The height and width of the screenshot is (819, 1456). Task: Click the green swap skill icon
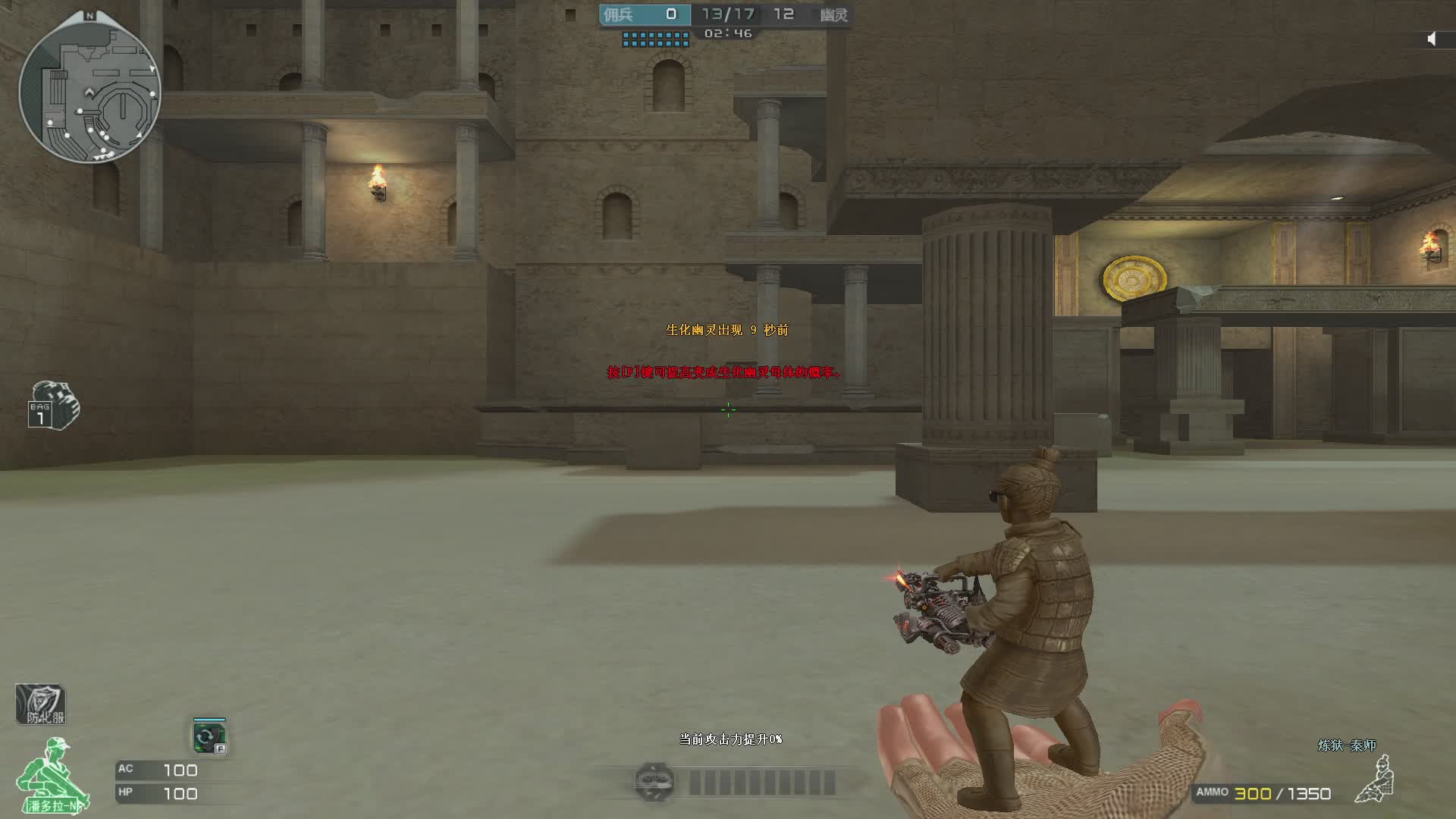pos(209,736)
